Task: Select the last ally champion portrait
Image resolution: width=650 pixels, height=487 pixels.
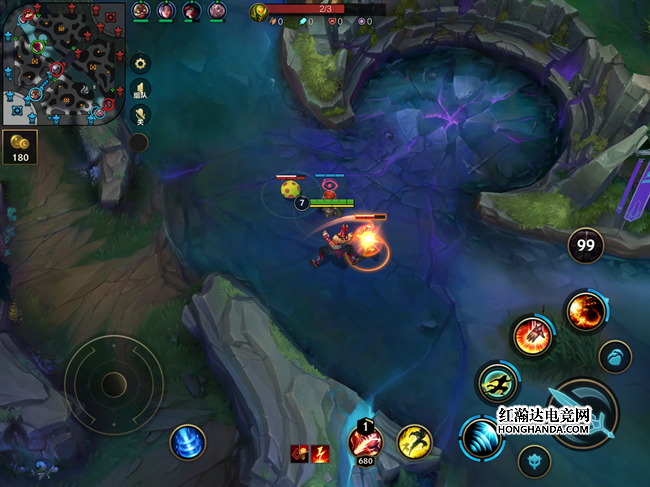Action: (x=217, y=10)
